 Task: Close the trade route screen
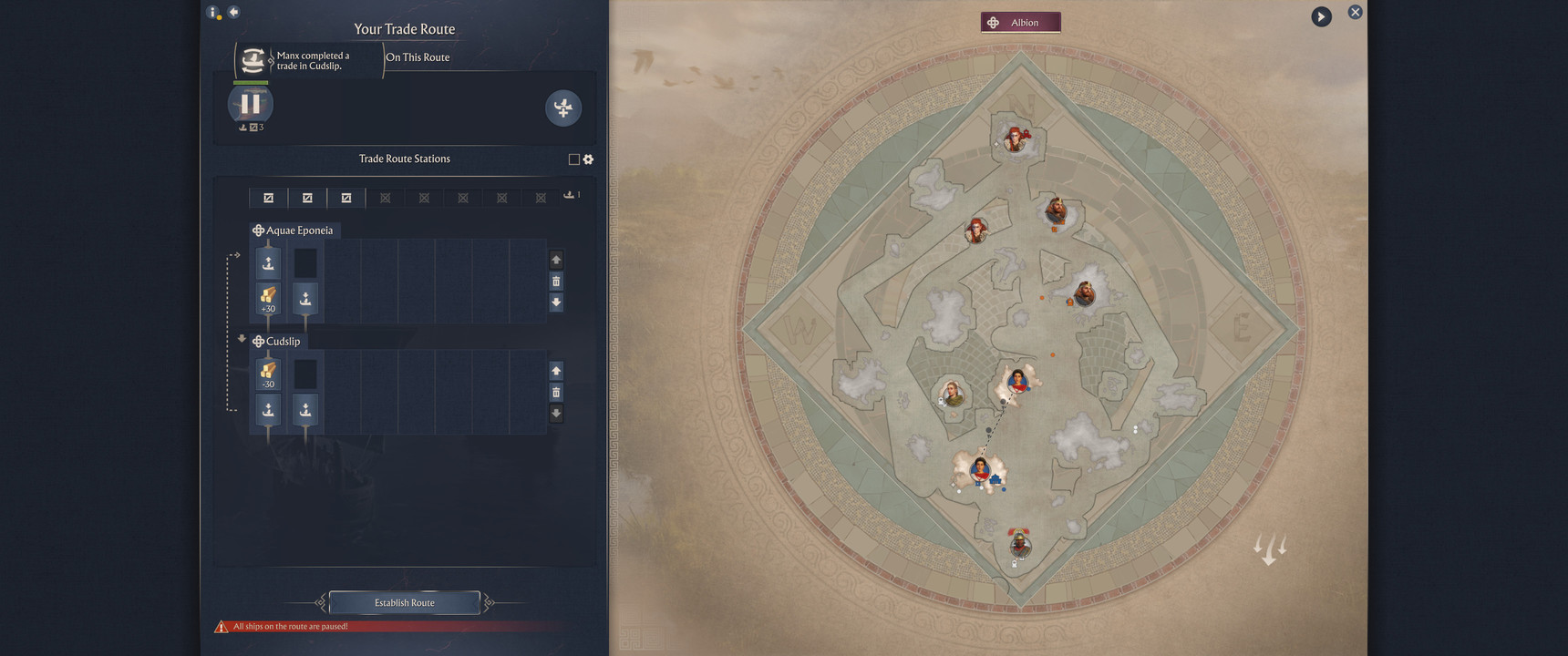[1355, 12]
